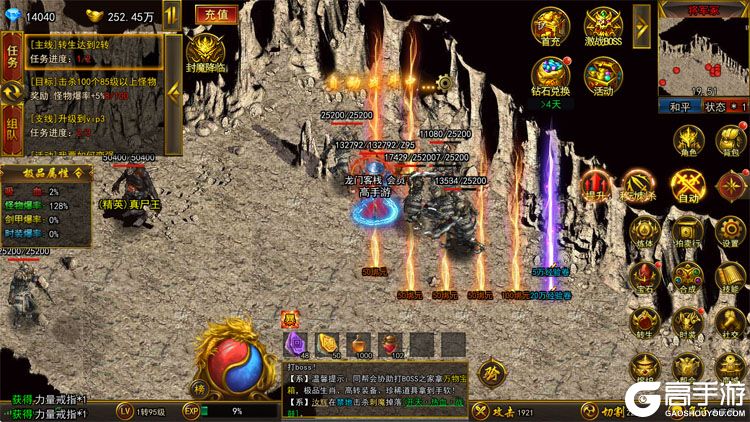Open the 背包 bag icon
Viewport: 750px width, 422px height.
tap(731, 142)
